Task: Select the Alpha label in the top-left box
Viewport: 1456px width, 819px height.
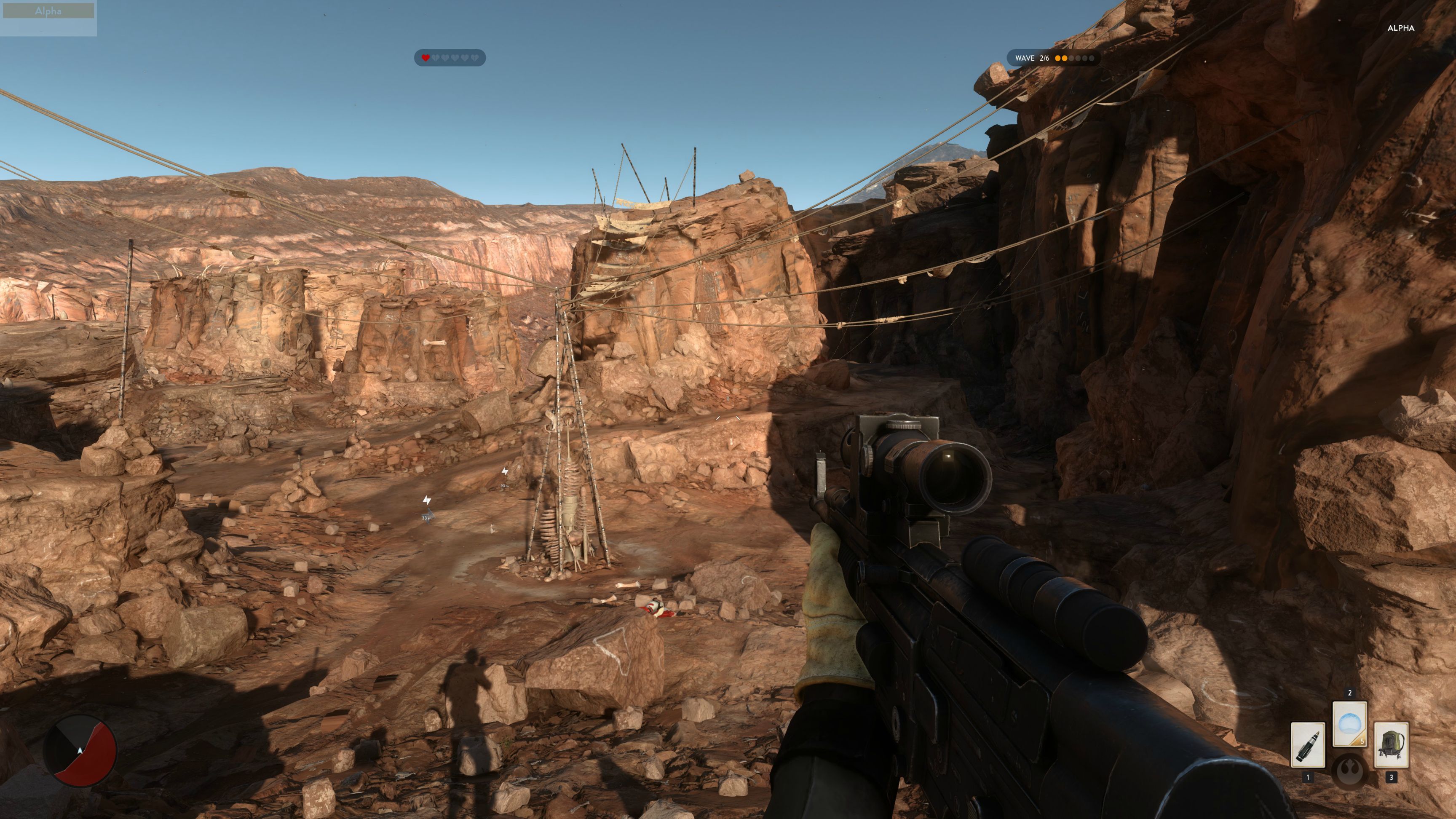Action: point(49,10)
